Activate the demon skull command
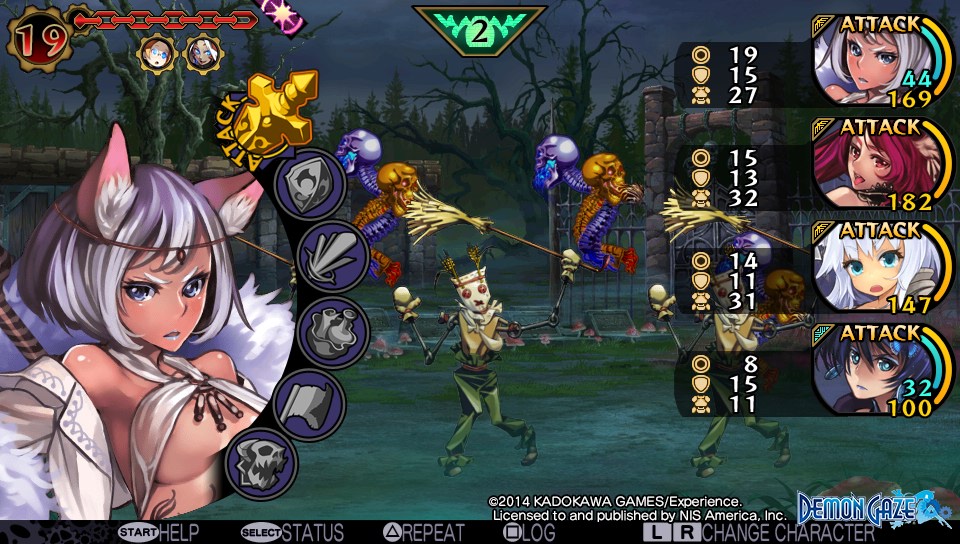The image size is (960, 544). point(262,461)
